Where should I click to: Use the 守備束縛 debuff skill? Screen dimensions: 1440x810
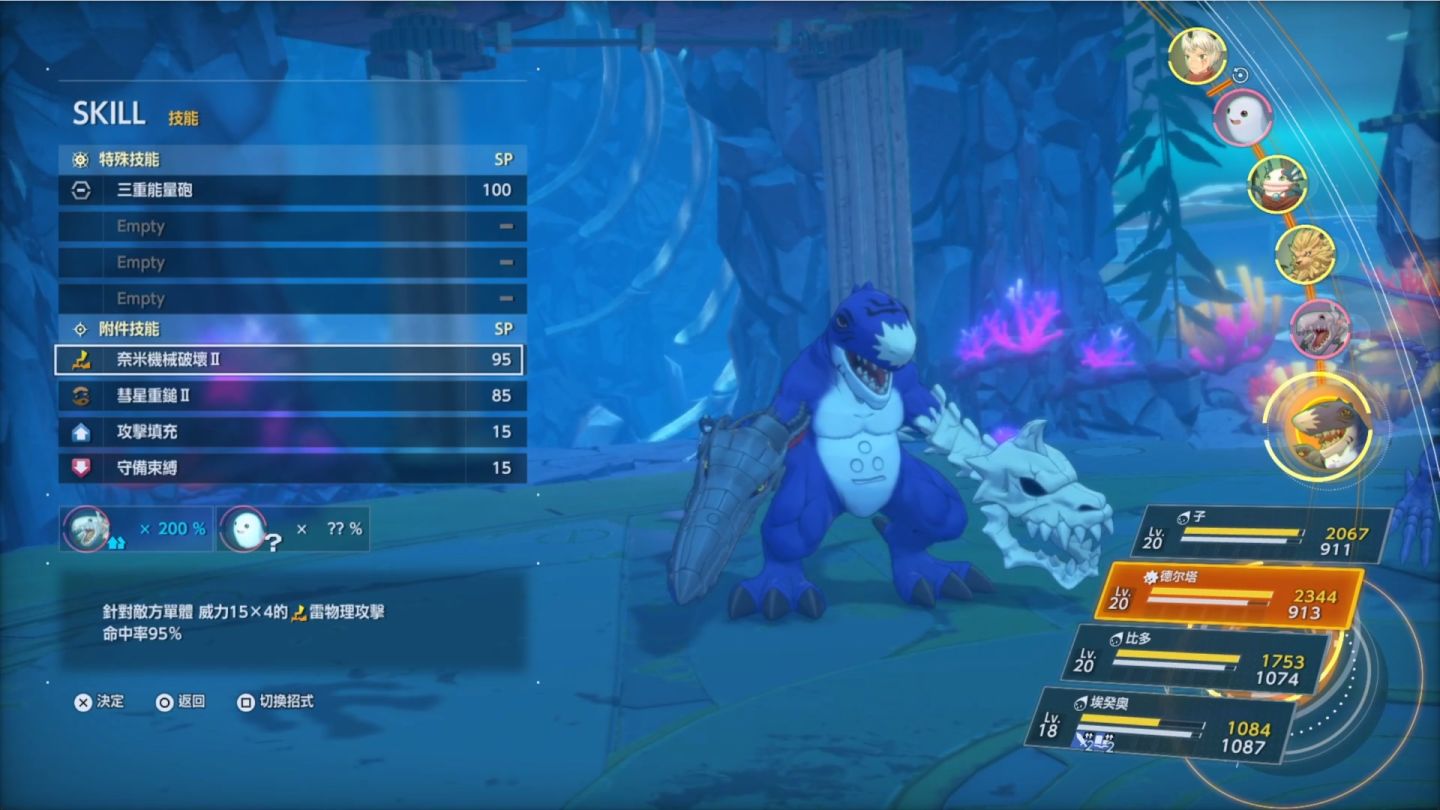[x=290, y=468]
